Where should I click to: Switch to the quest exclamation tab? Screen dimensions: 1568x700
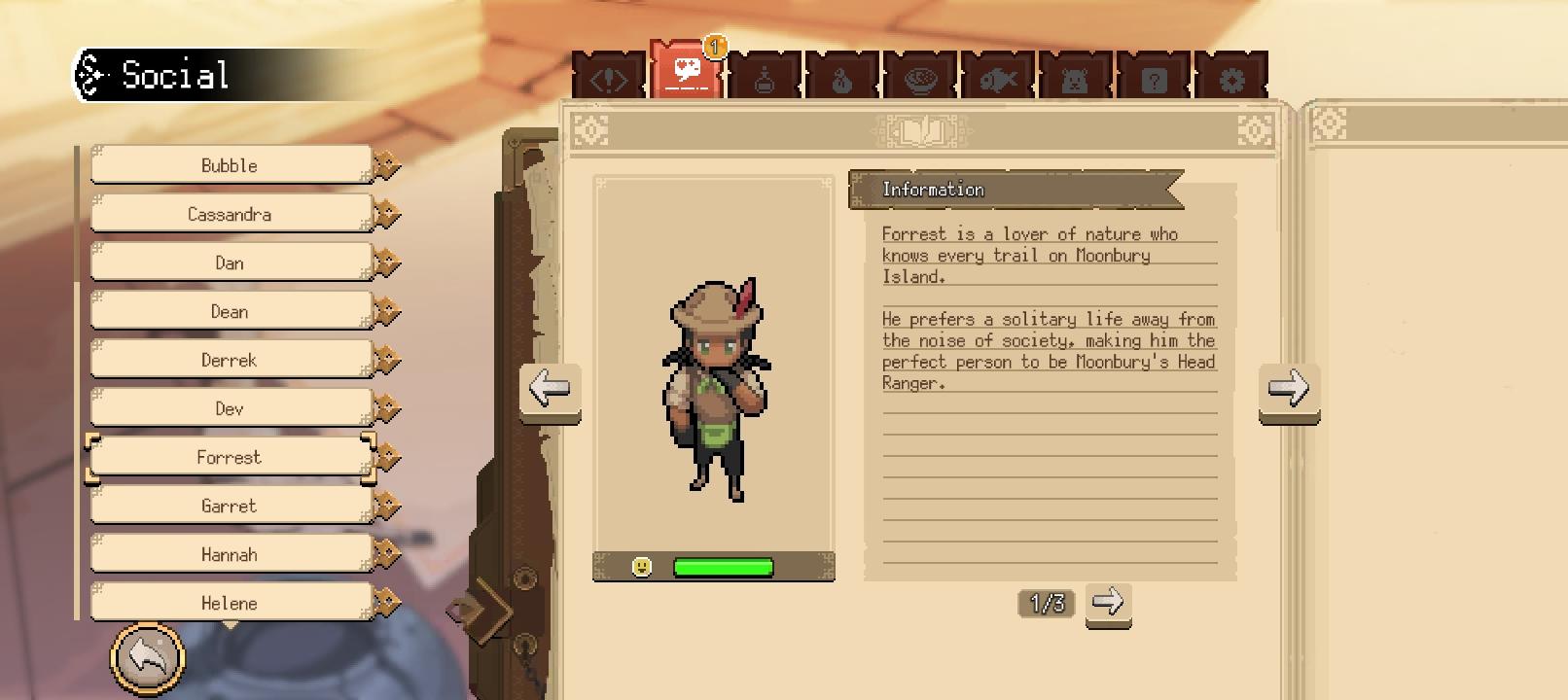609,79
